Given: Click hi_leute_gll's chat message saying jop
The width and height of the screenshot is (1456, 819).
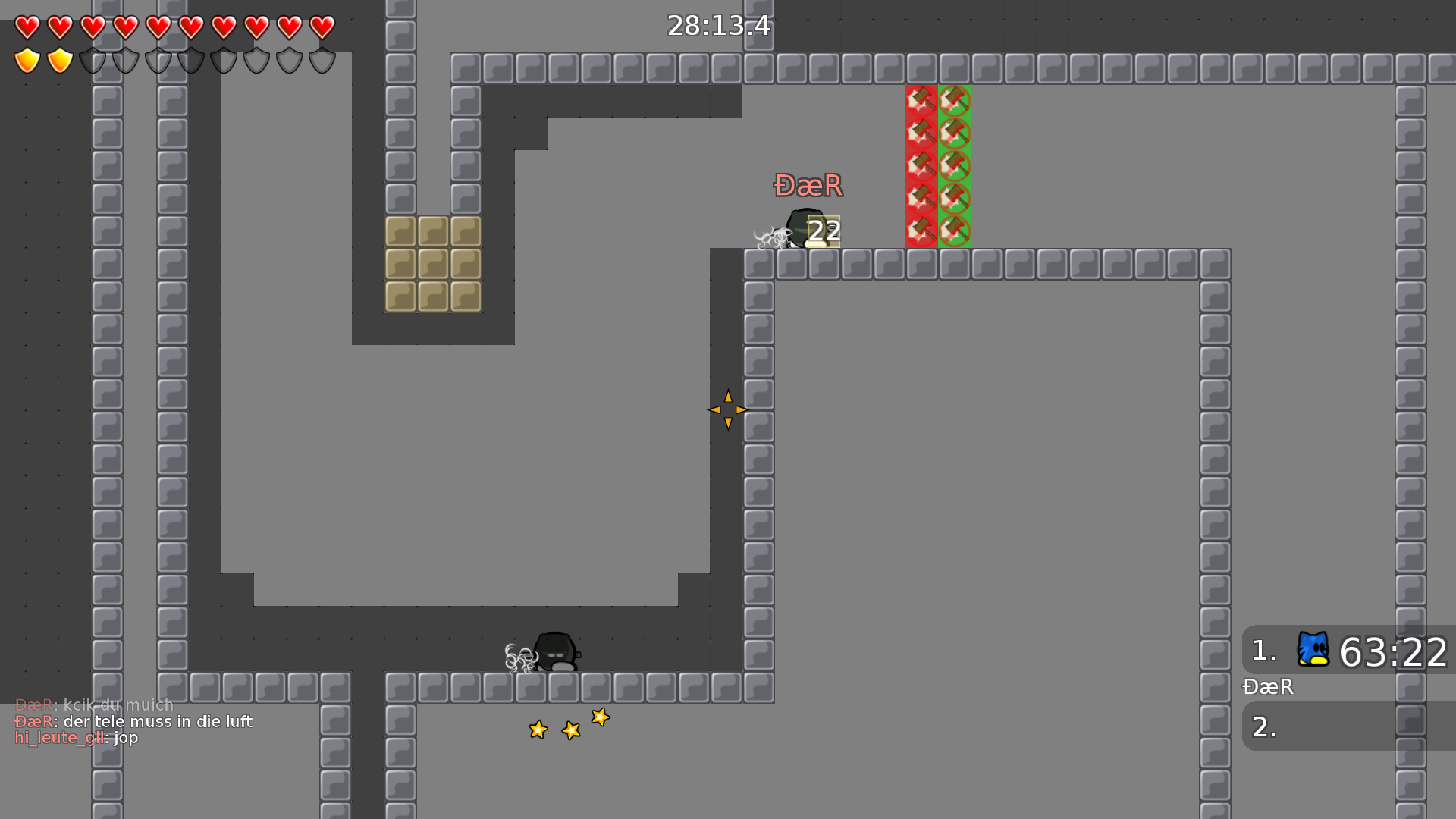Looking at the screenshot, I should coord(76,737).
